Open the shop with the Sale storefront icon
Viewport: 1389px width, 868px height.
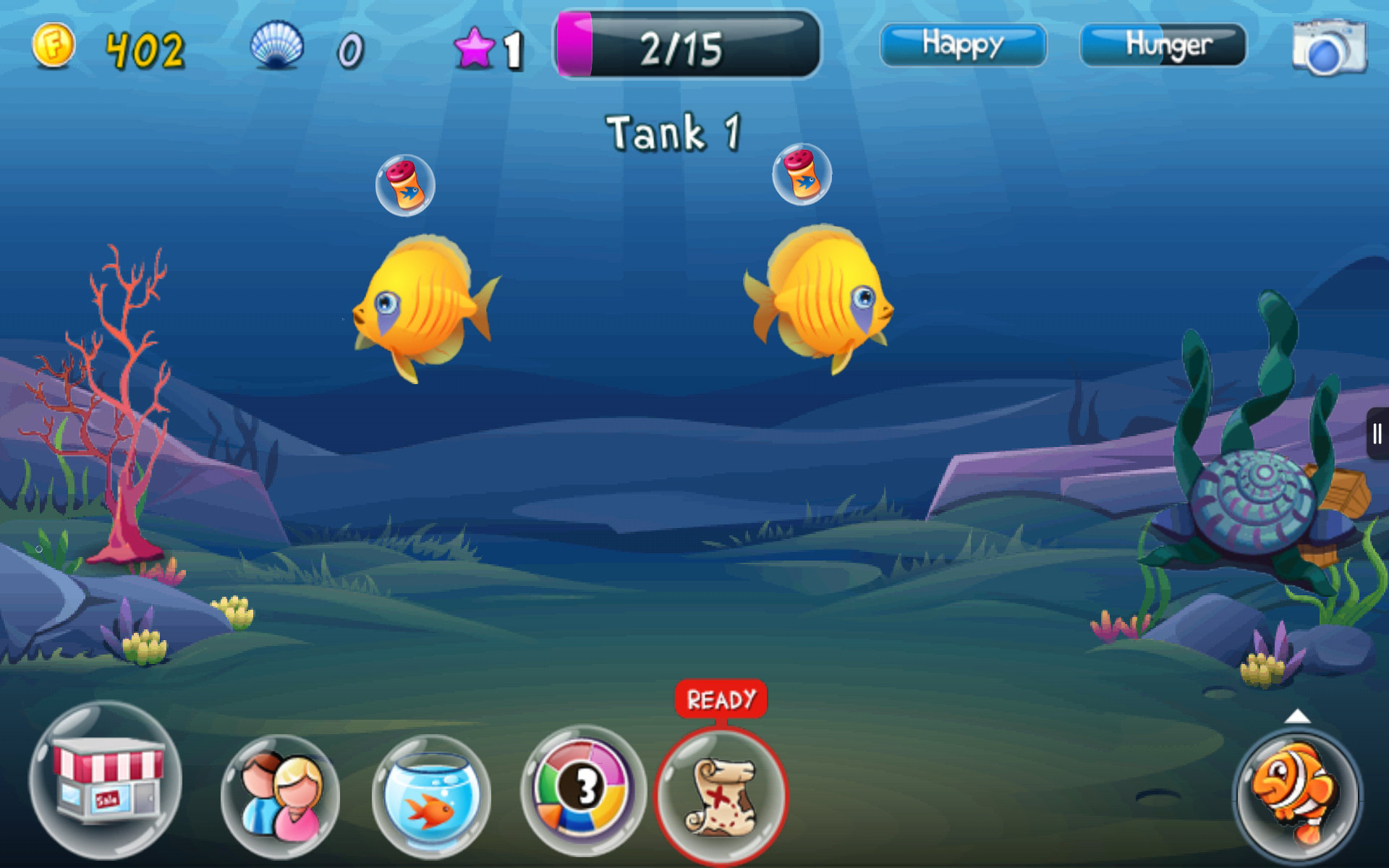tap(109, 788)
